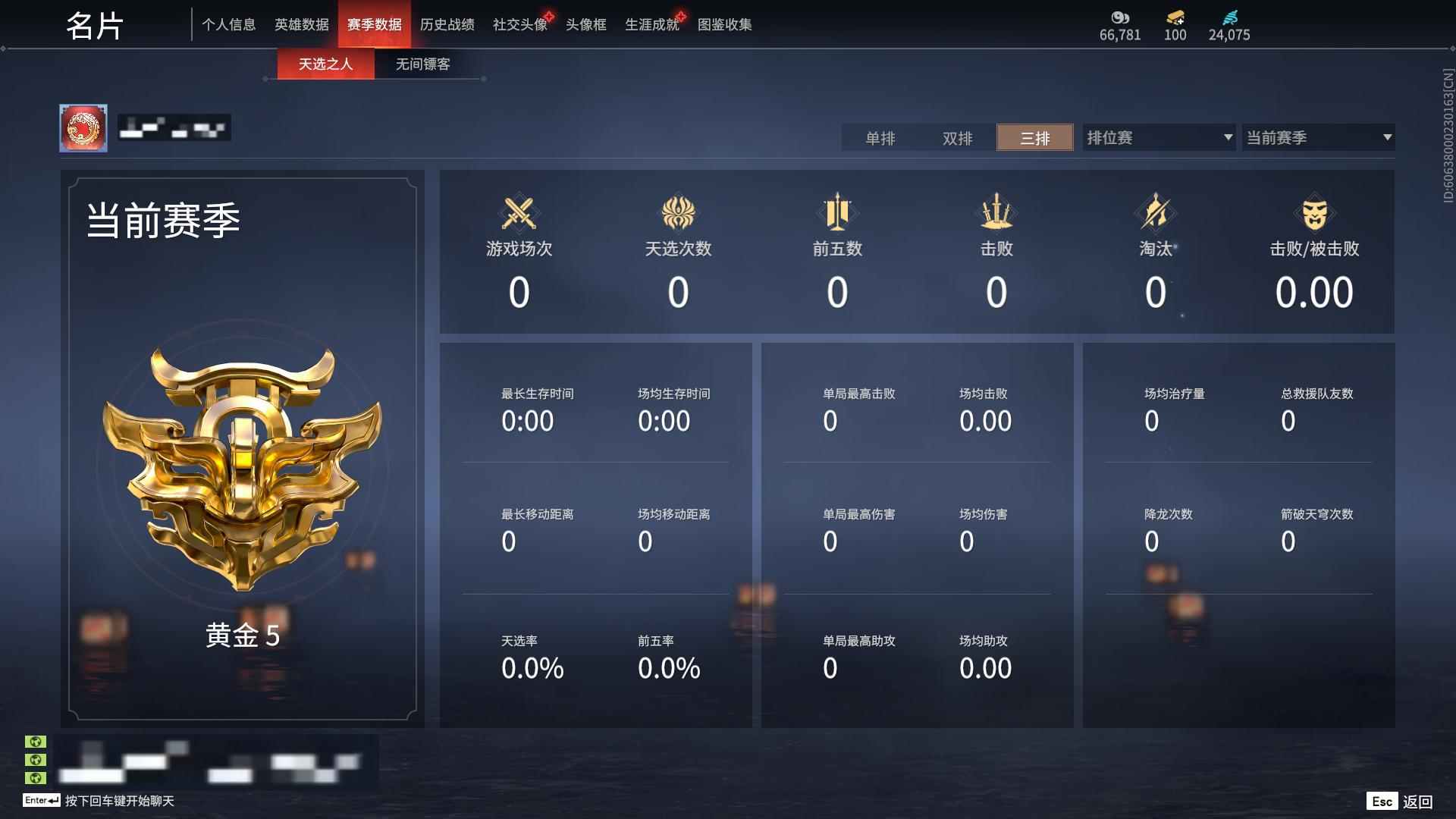This screenshot has width=1456, height=819.
Task: Select the 三排 mode option
Action: coord(1034,138)
